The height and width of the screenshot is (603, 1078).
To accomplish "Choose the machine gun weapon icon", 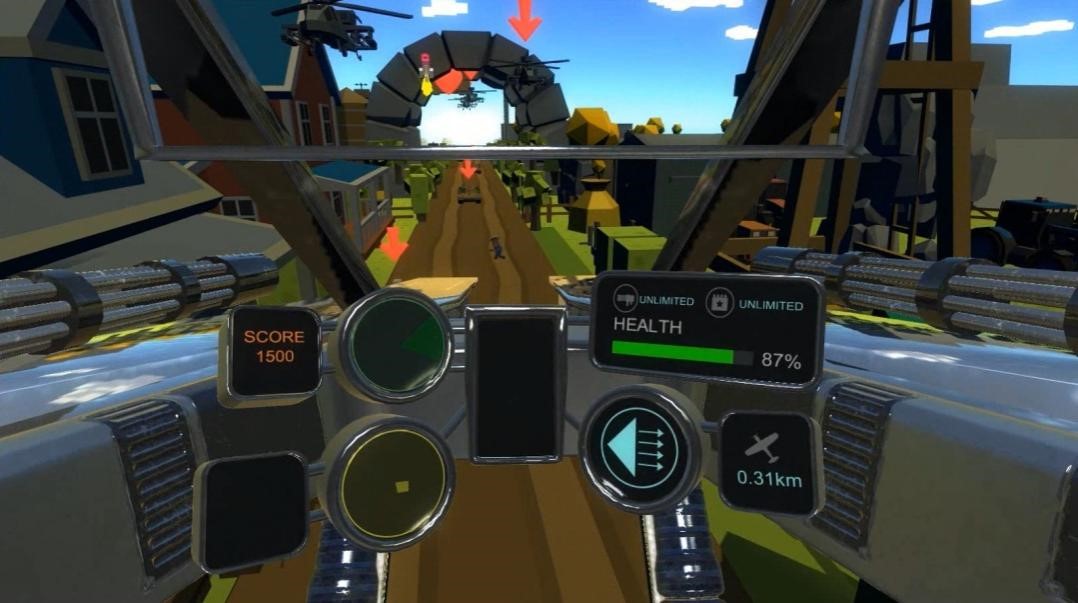I will click(x=627, y=301).
